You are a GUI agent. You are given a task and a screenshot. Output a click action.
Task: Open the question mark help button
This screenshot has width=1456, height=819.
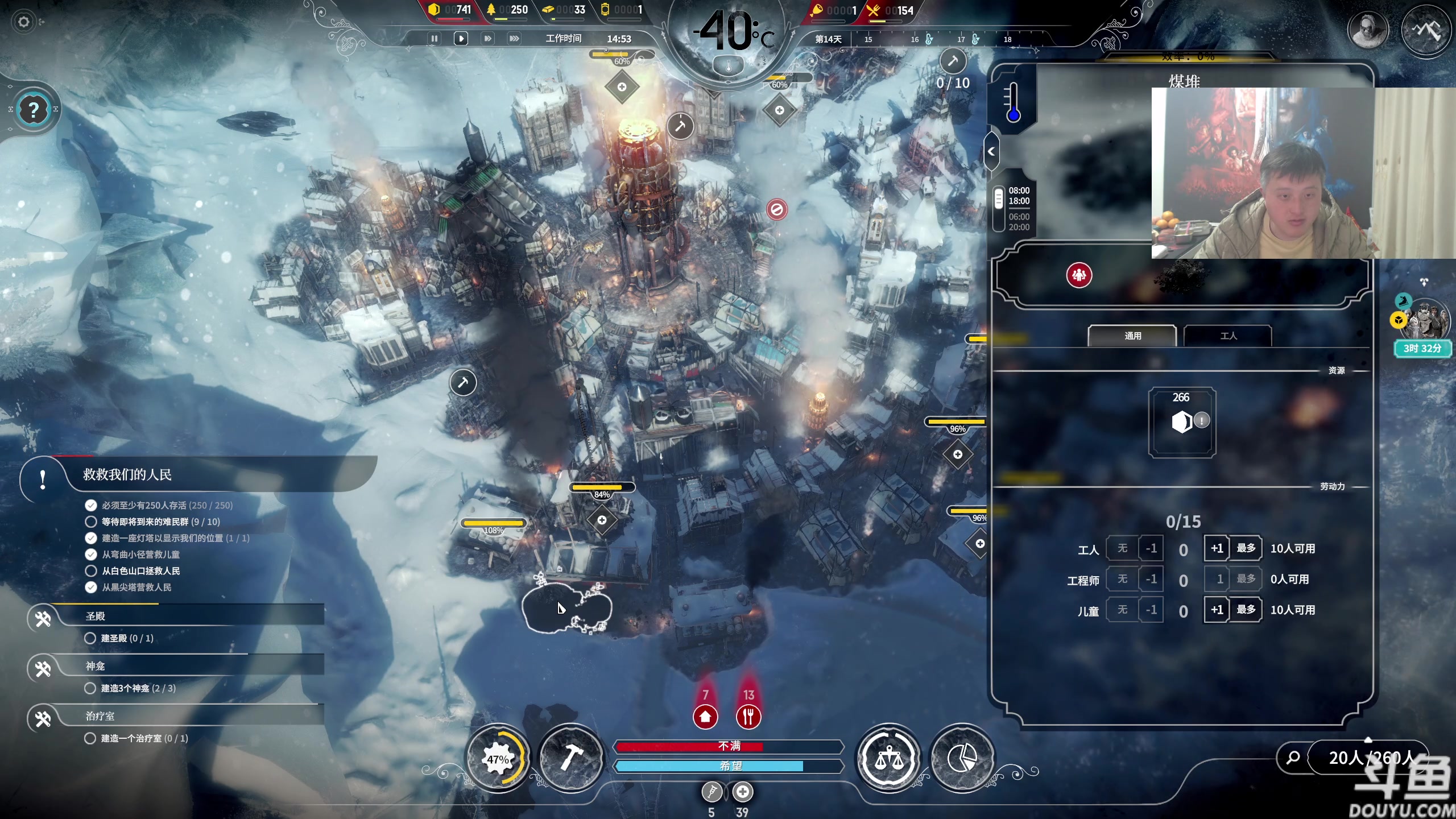pyautogui.click(x=34, y=109)
